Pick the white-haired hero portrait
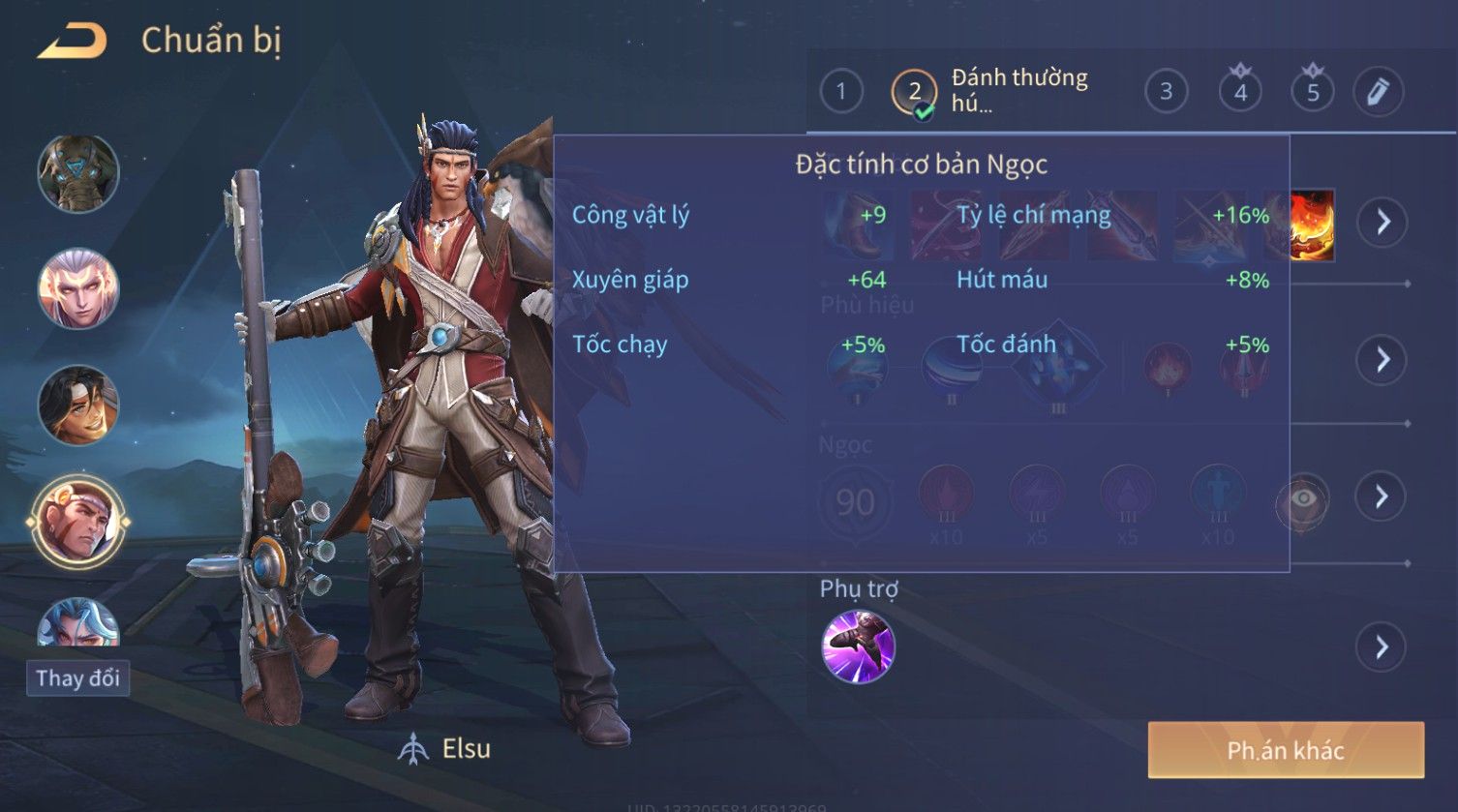1458x812 pixels. coord(78,289)
